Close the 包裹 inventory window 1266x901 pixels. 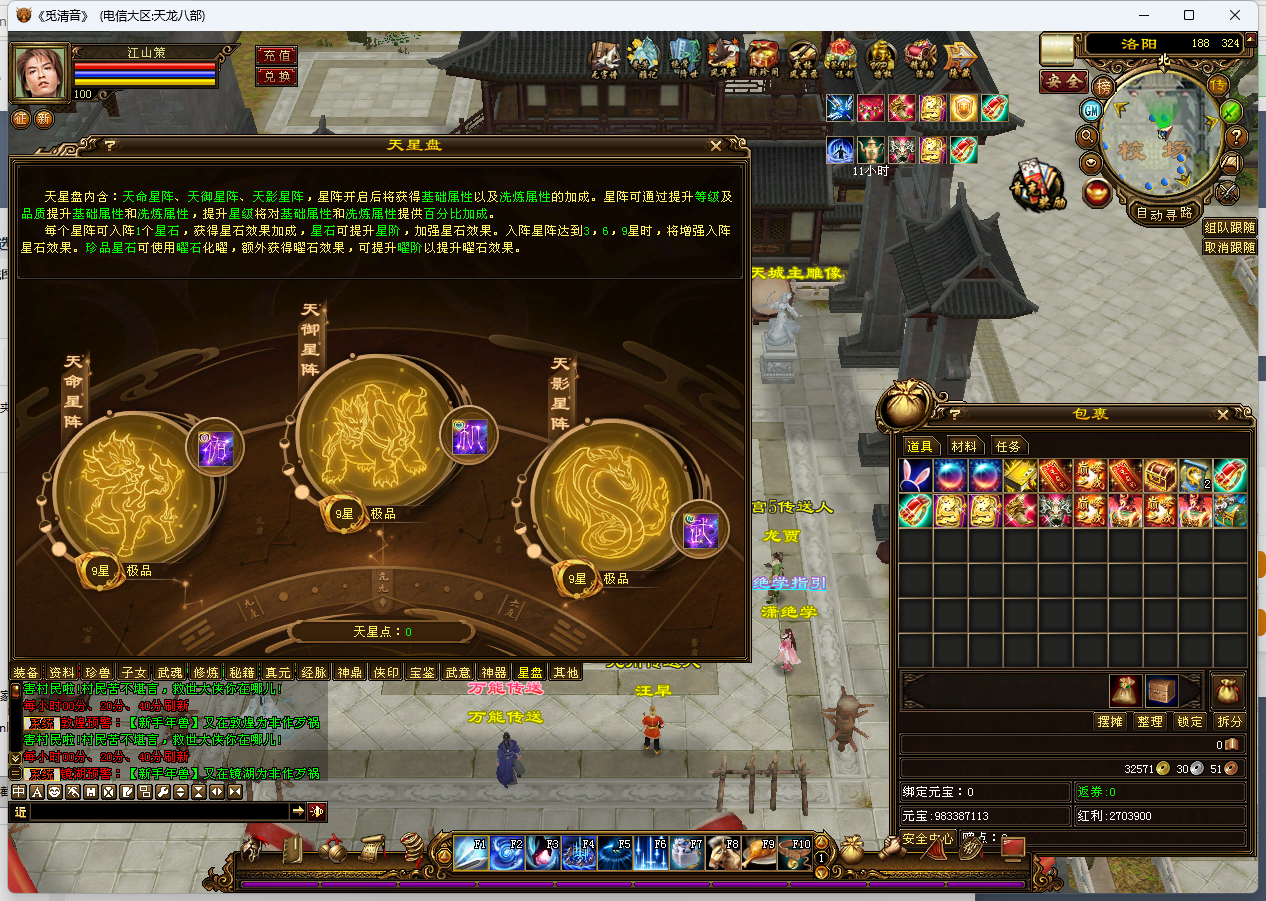(x=1222, y=415)
